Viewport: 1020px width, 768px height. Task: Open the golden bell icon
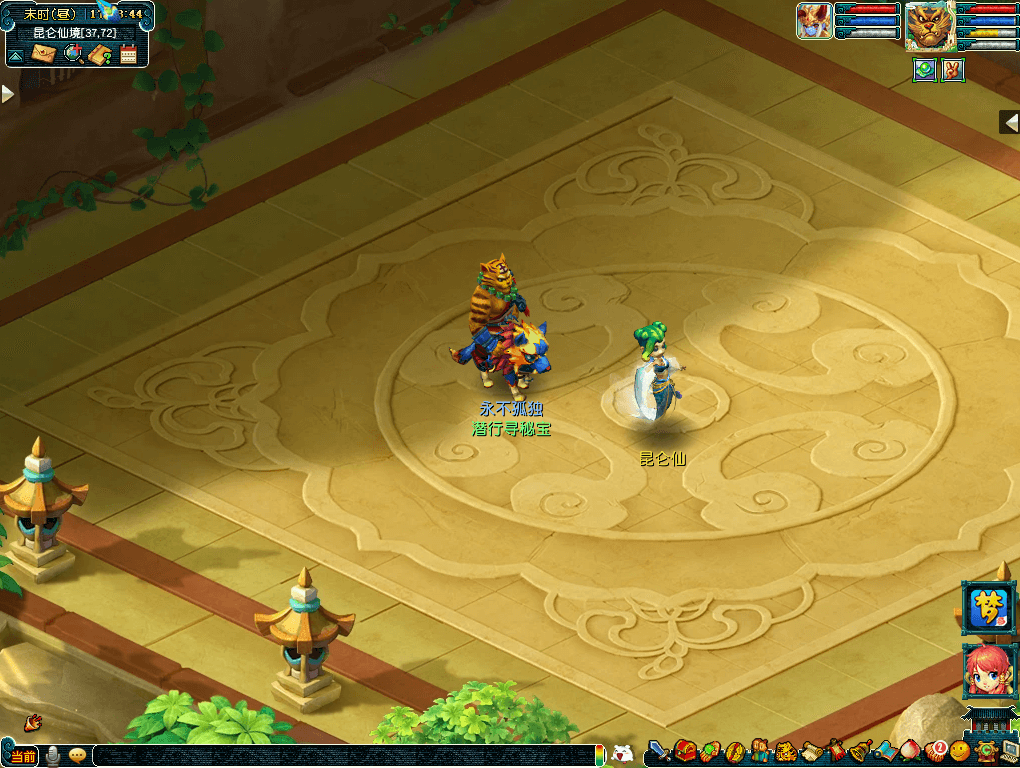(860, 751)
